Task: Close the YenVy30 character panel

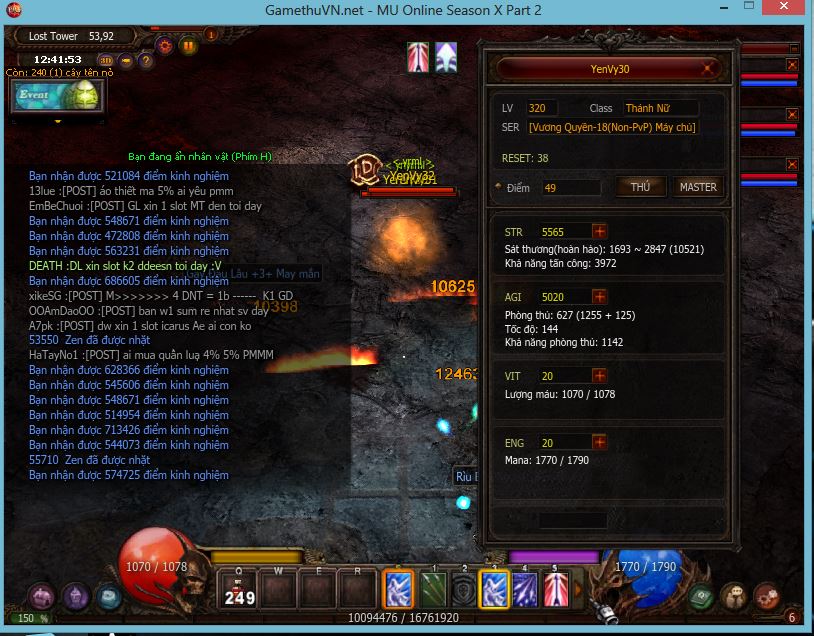Action: (x=708, y=69)
